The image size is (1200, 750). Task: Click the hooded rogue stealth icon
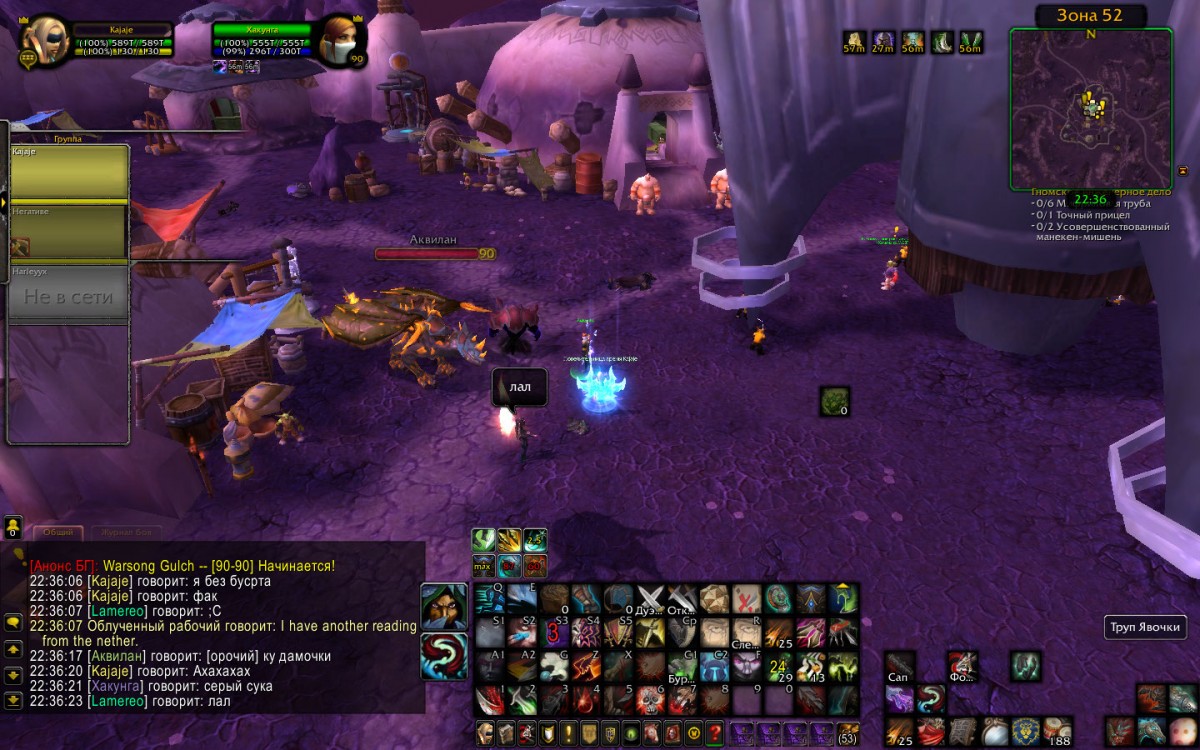(442, 606)
